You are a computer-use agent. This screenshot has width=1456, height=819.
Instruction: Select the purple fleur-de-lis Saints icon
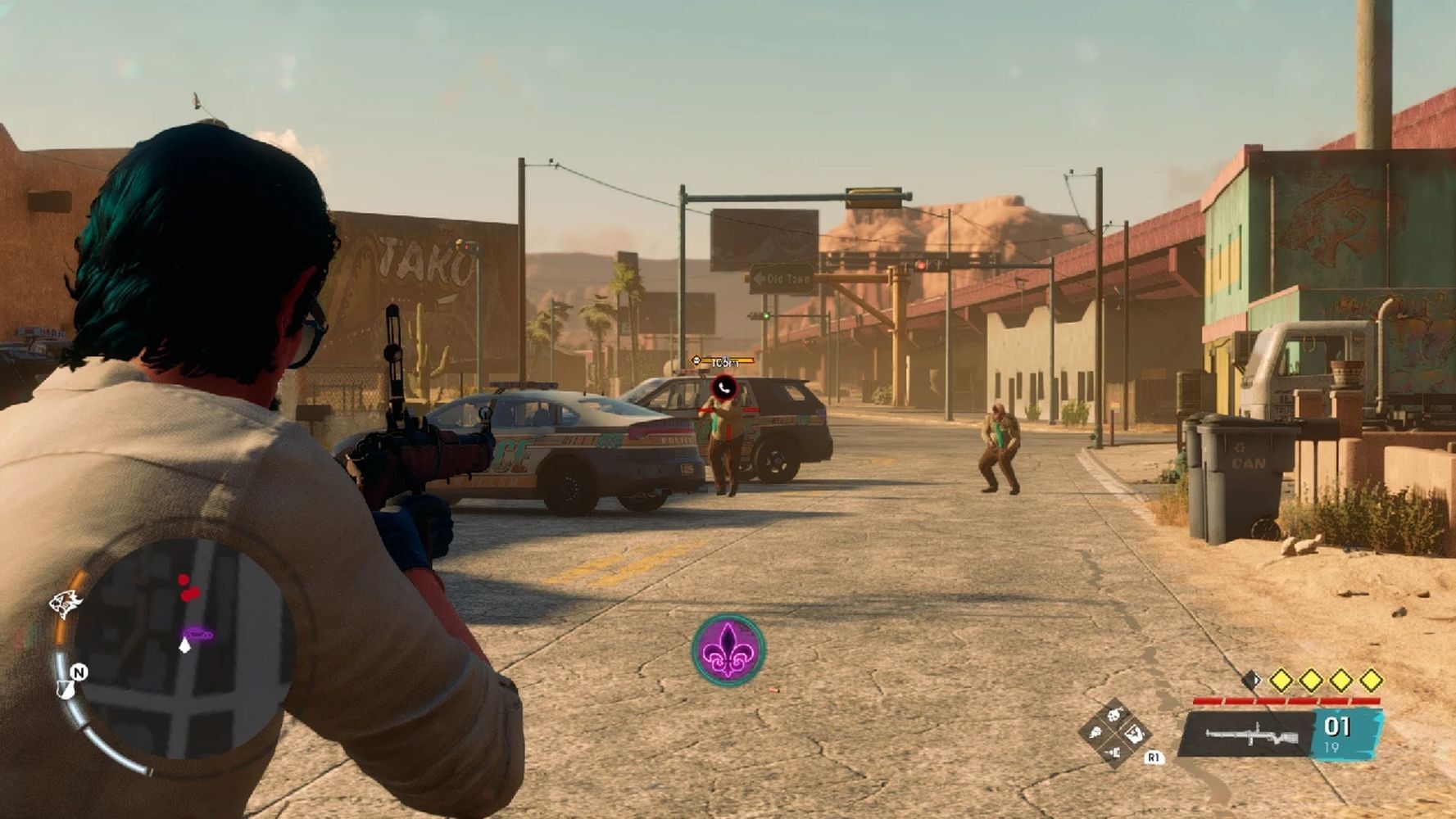click(728, 649)
